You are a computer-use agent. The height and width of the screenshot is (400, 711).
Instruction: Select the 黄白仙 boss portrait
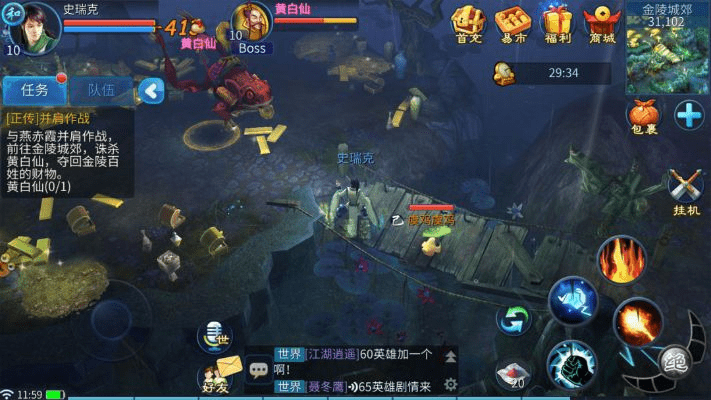253,24
